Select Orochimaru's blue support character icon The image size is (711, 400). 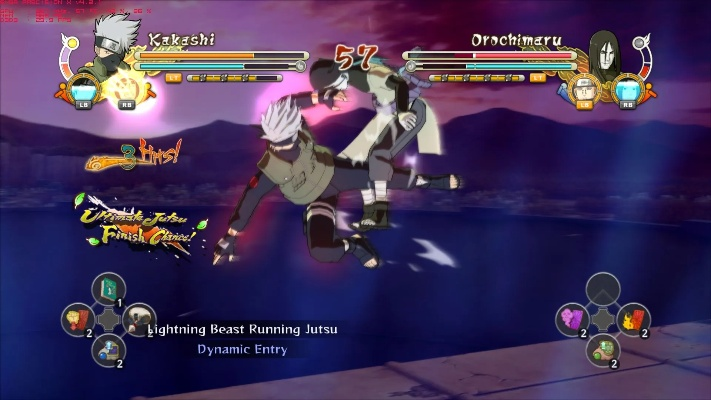pos(627,90)
